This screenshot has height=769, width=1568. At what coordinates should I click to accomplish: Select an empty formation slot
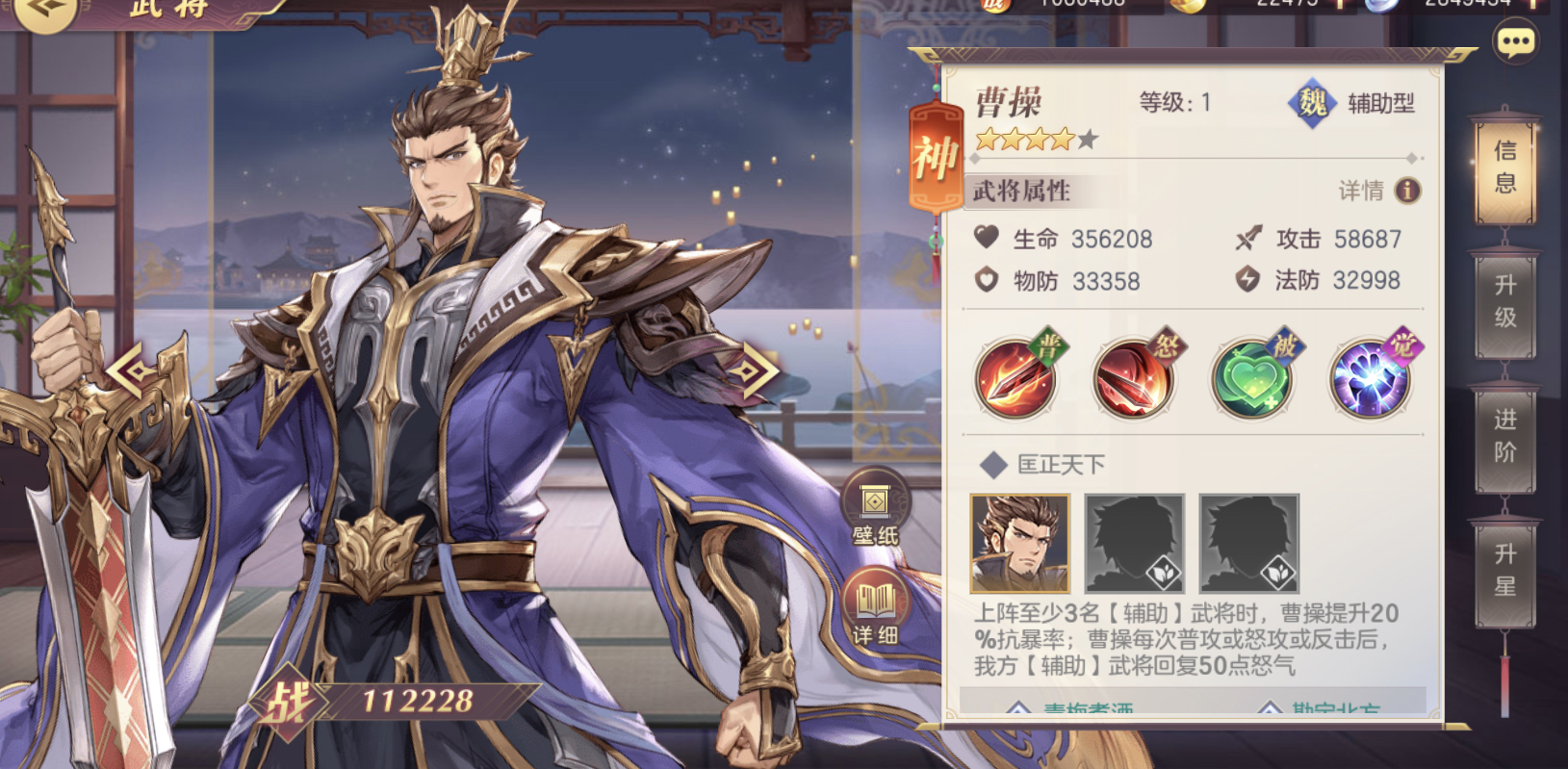click(1135, 544)
